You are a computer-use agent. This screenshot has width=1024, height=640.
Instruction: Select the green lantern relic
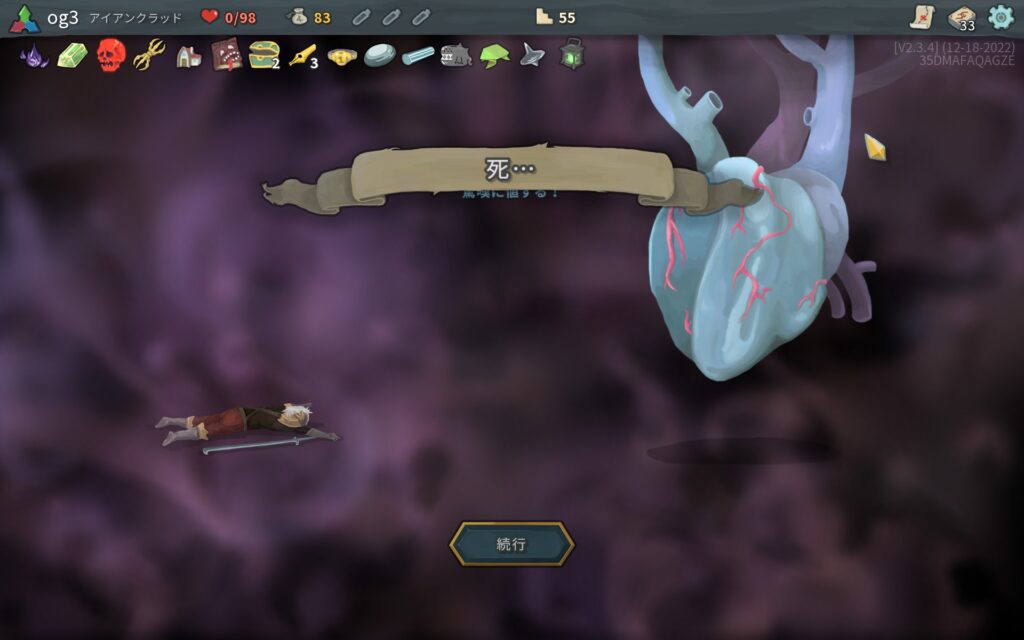pos(571,55)
